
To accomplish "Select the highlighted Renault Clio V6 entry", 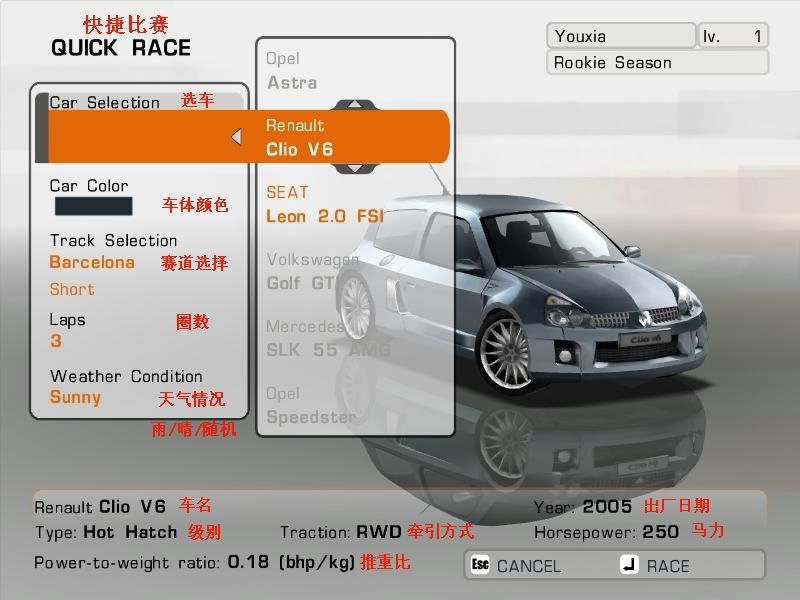I will tap(340, 138).
